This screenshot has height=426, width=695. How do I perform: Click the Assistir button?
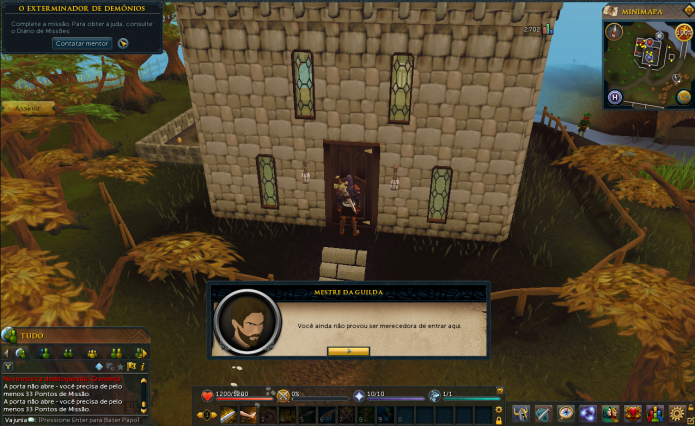(27, 107)
